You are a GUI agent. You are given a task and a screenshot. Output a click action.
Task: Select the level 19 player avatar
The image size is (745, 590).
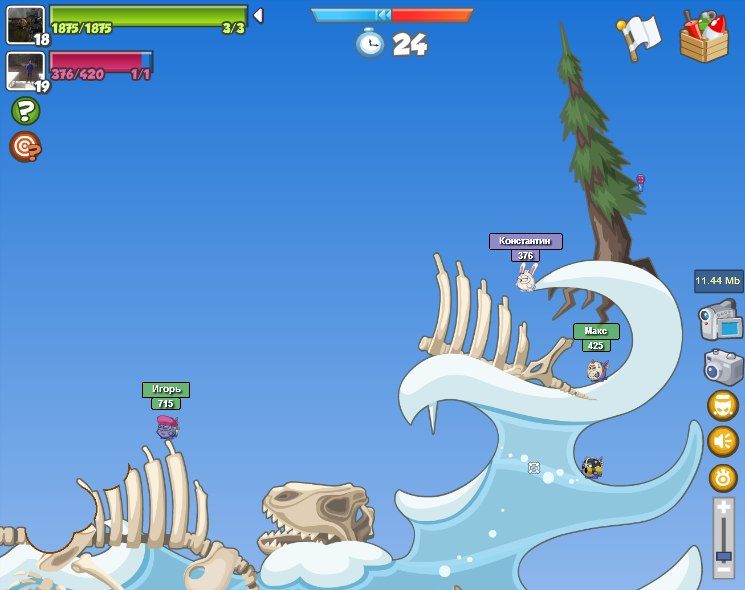pos(25,71)
